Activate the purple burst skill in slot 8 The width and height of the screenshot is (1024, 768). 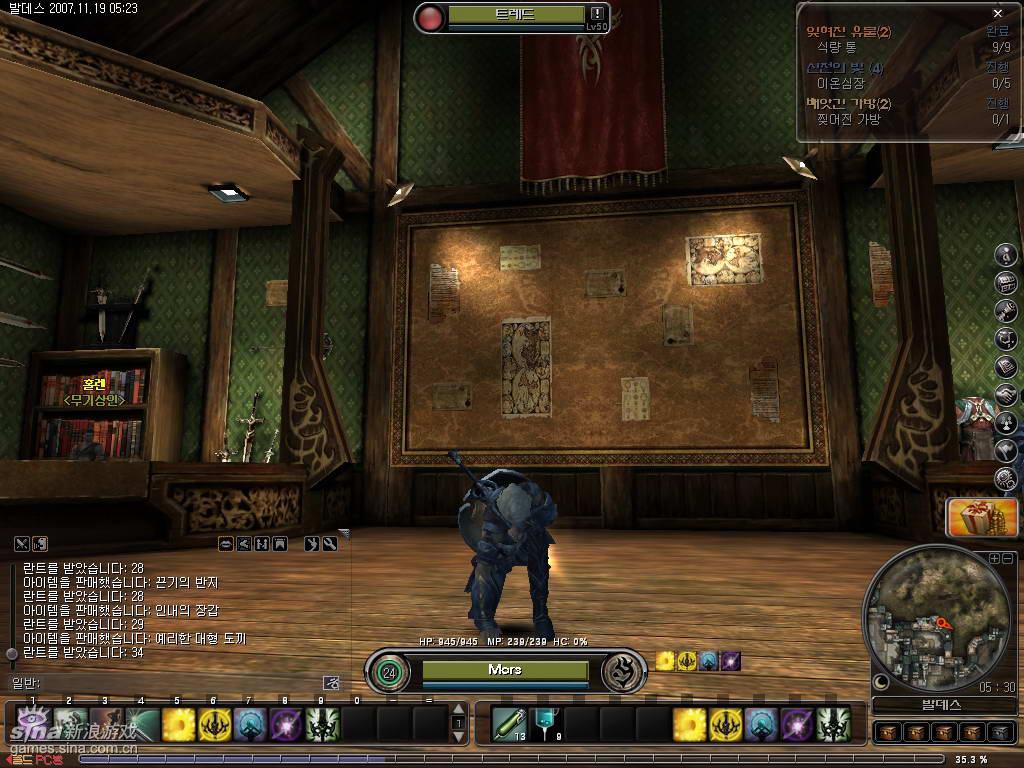click(287, 724)
